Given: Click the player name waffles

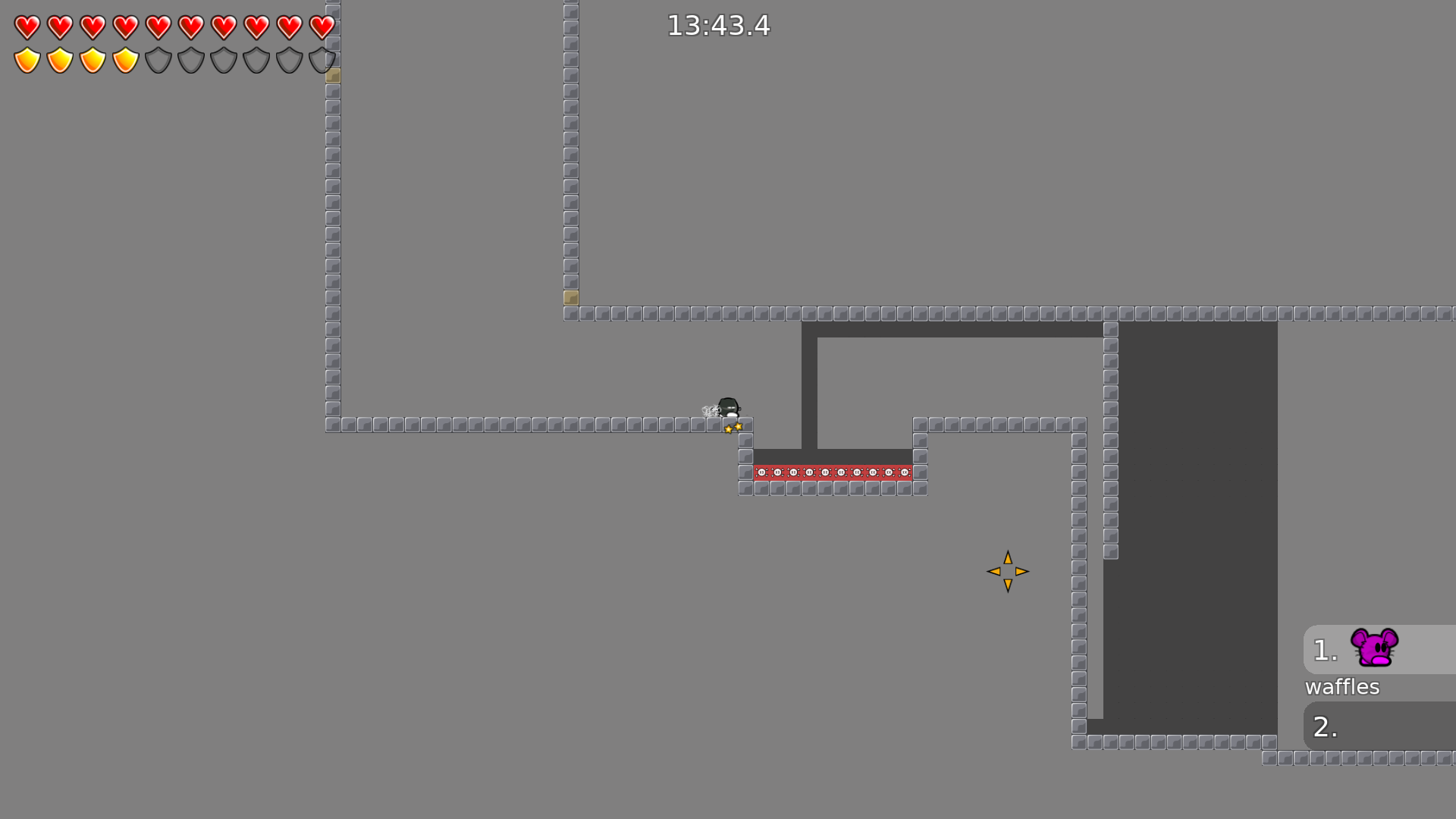Looking at the screenshot, I should (x=1342, y=687).
